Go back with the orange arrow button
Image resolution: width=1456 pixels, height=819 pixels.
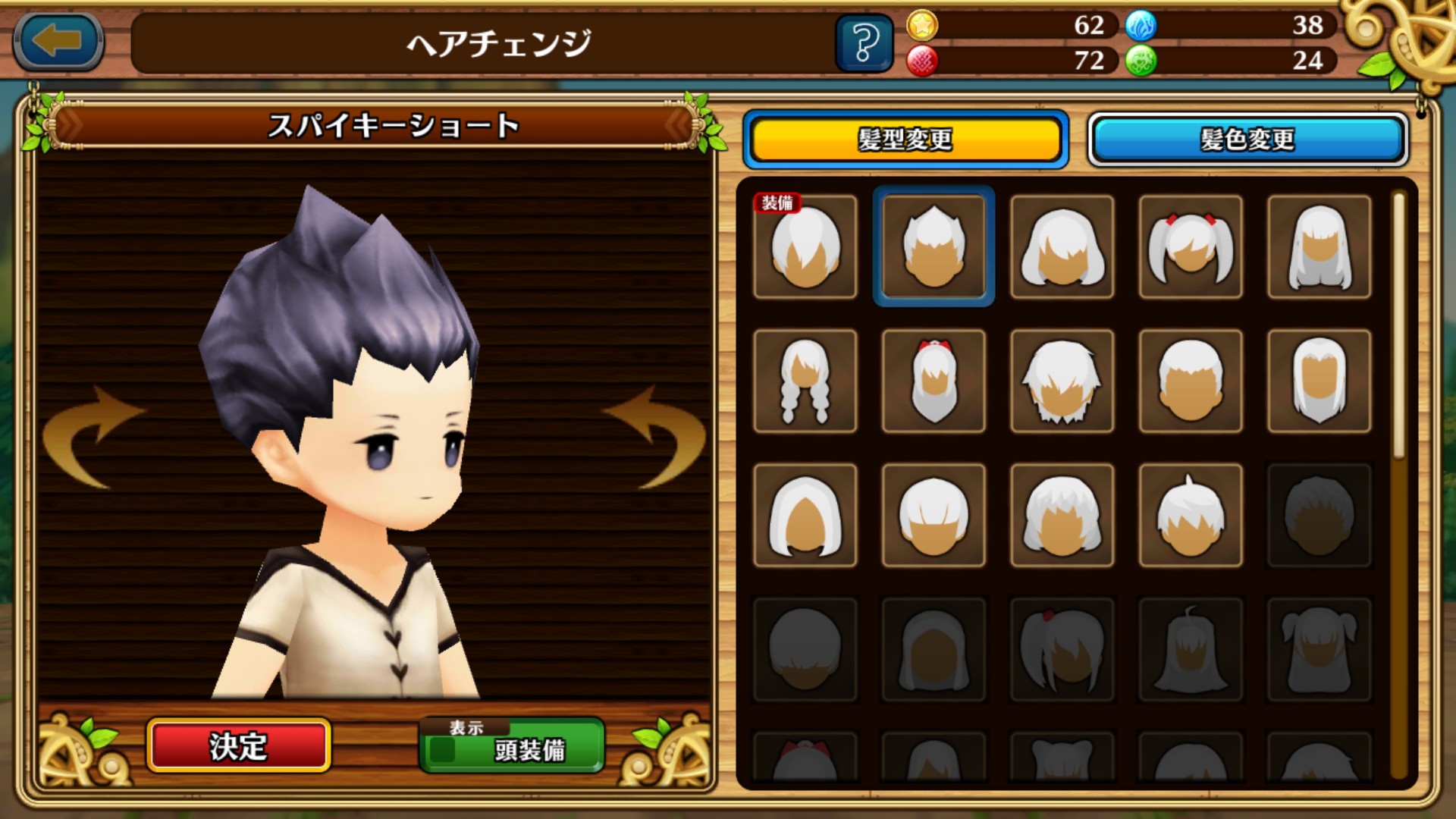pyautogui.click(x=58, y=42)
